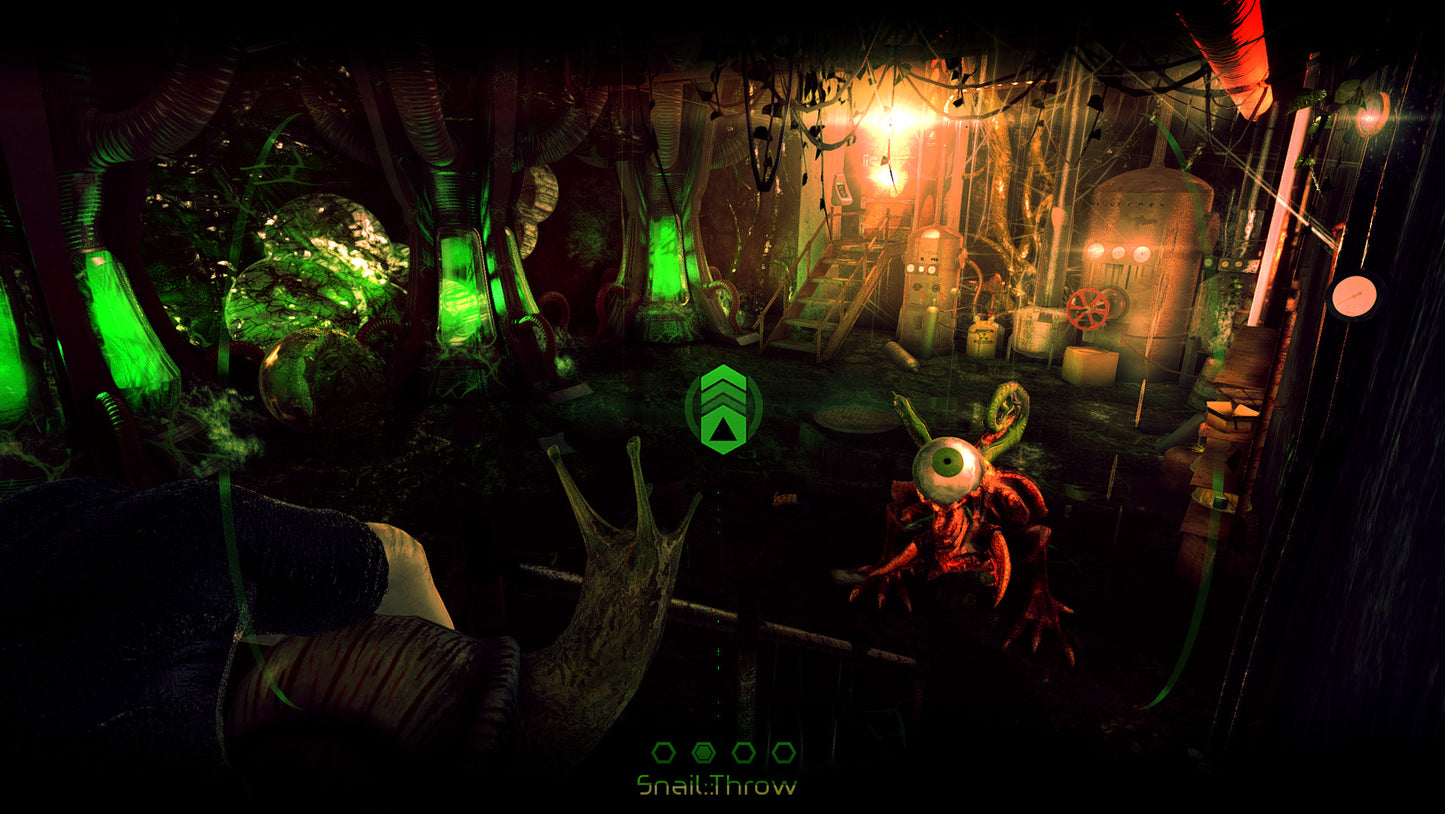Screen dimensions: 1445x814
Task: Click the leftmost gauge on the tall boiler machine
Action: (x=1097, y=252)
